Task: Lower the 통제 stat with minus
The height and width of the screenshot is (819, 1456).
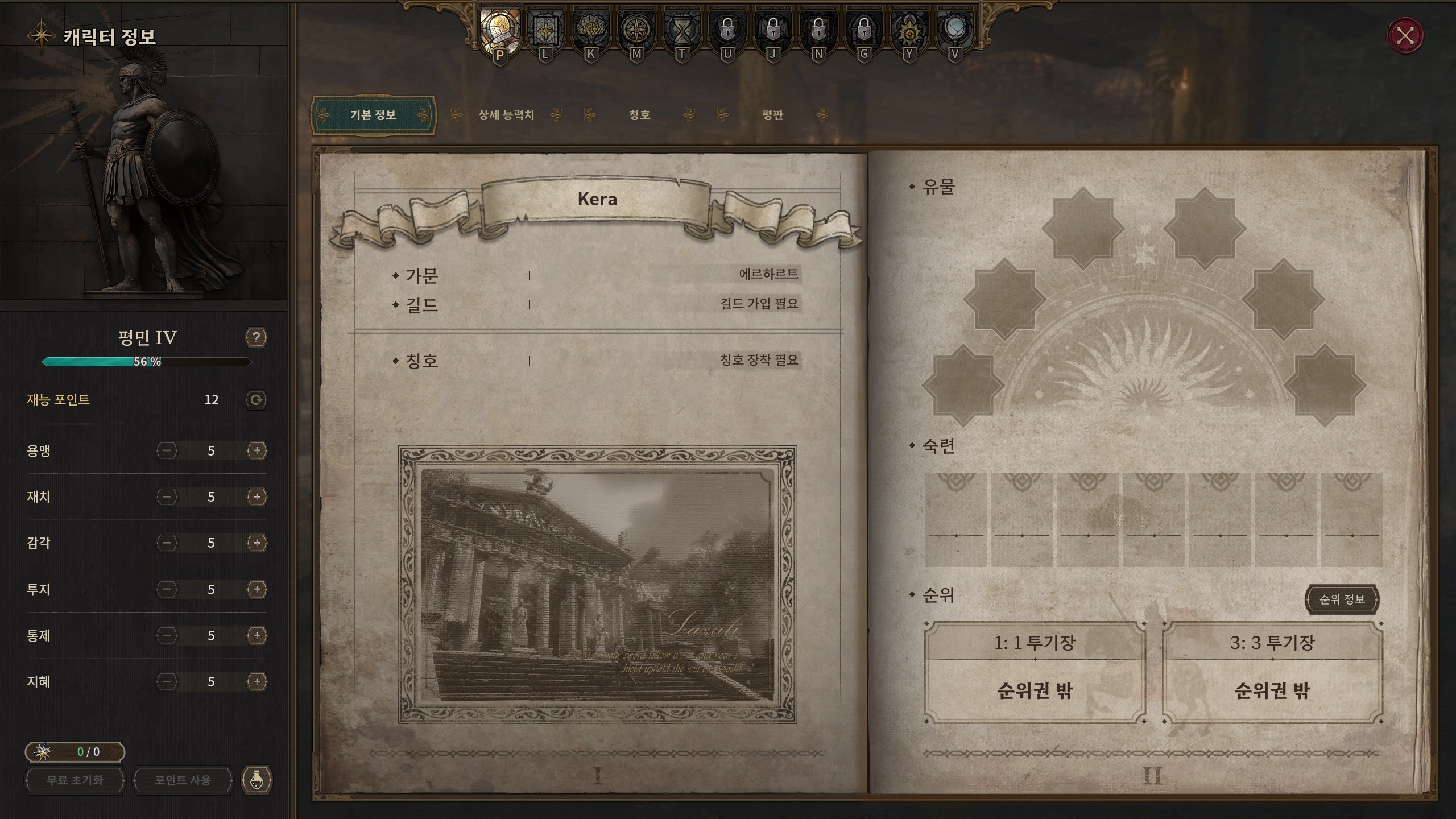Action: [167, 635]
